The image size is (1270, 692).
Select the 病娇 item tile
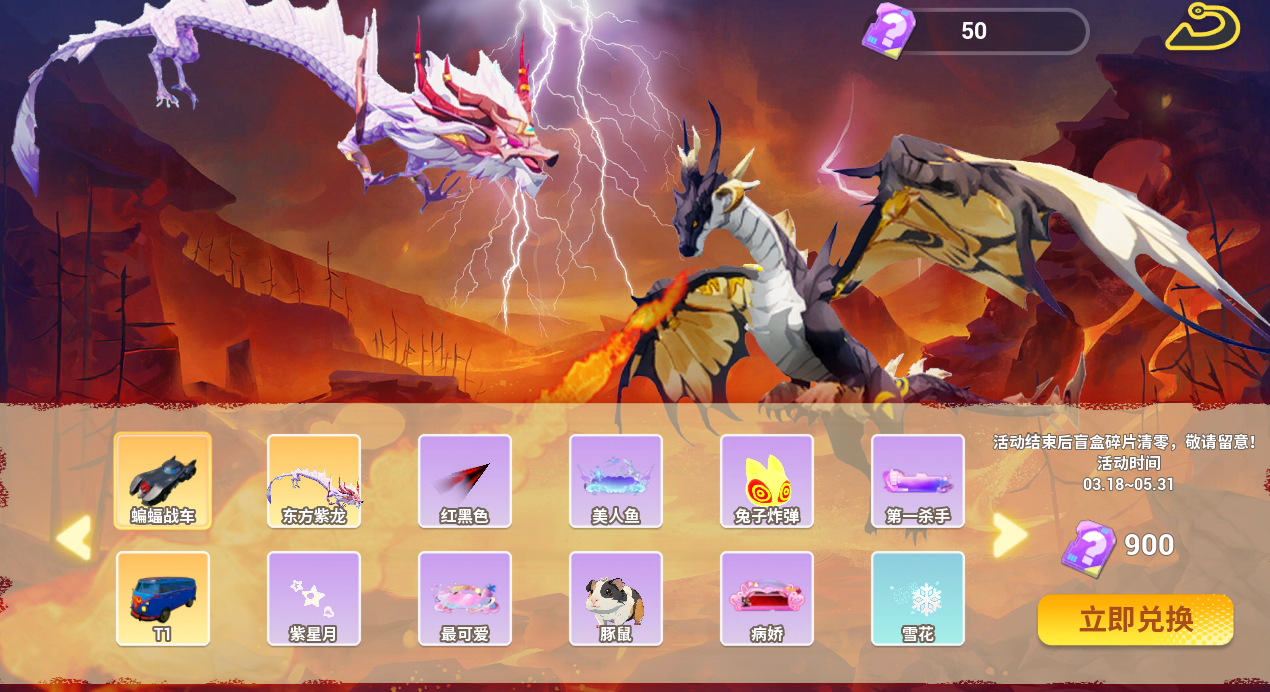767,598
